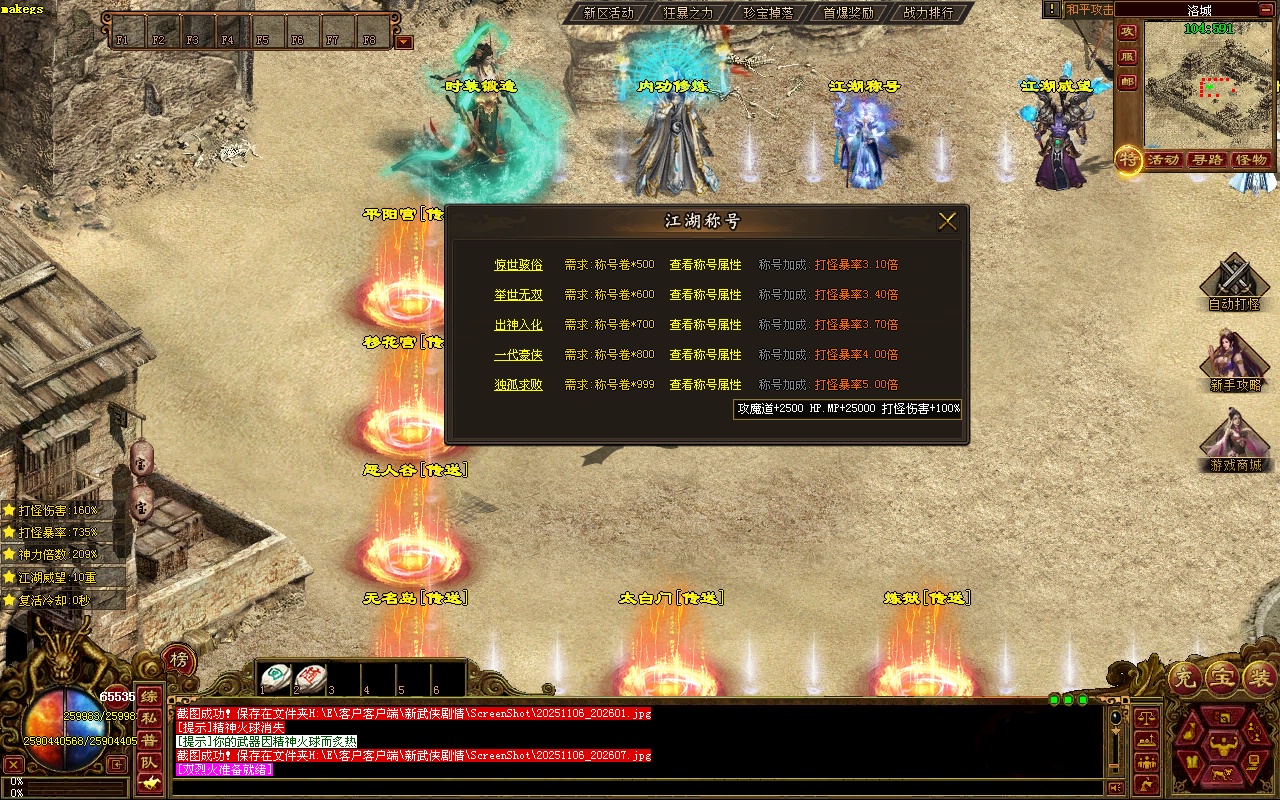The height and width of the screenshot is (800, 1280).
Task: Open the 活动 events button under minimap
Action: coord(1163,160)
